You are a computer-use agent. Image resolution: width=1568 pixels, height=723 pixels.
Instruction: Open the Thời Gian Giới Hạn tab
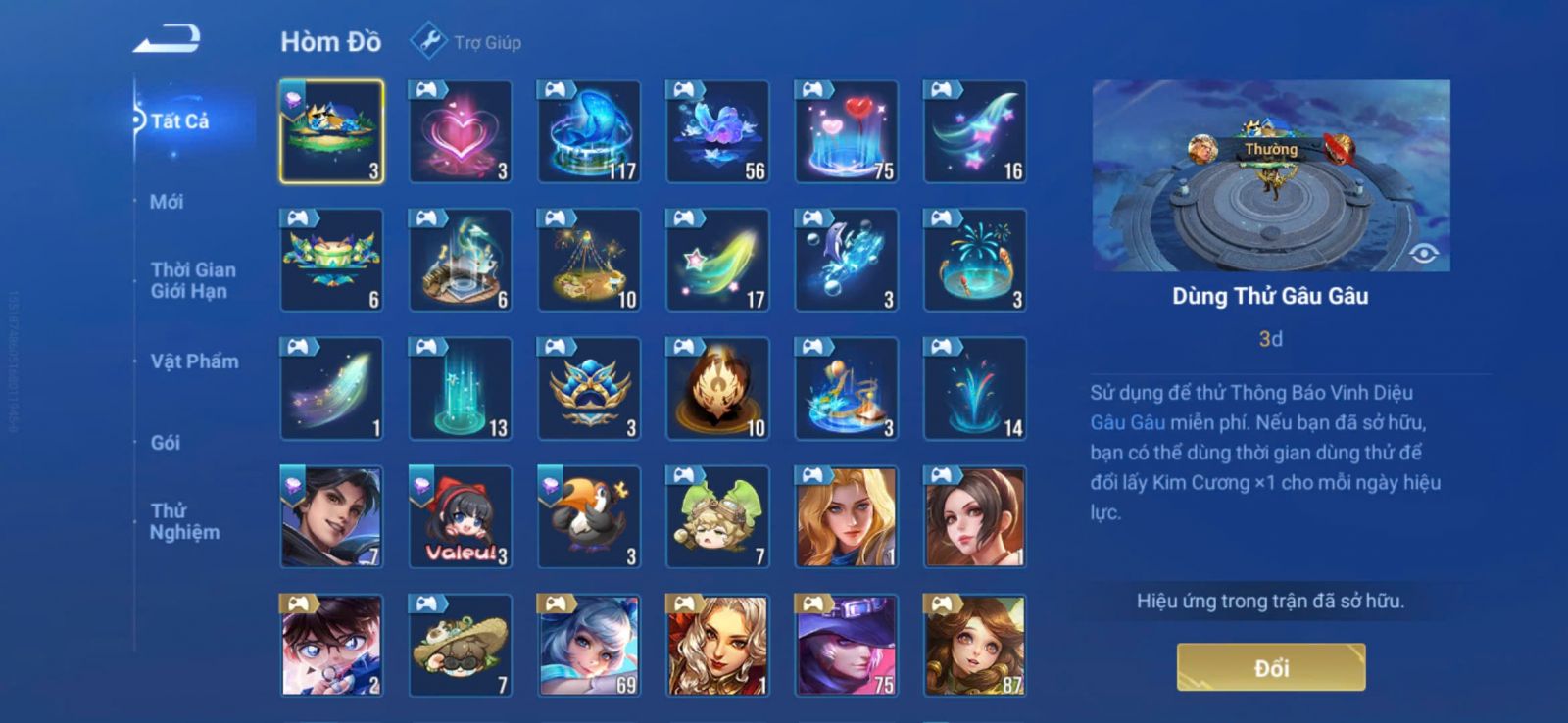pos(192,280)
